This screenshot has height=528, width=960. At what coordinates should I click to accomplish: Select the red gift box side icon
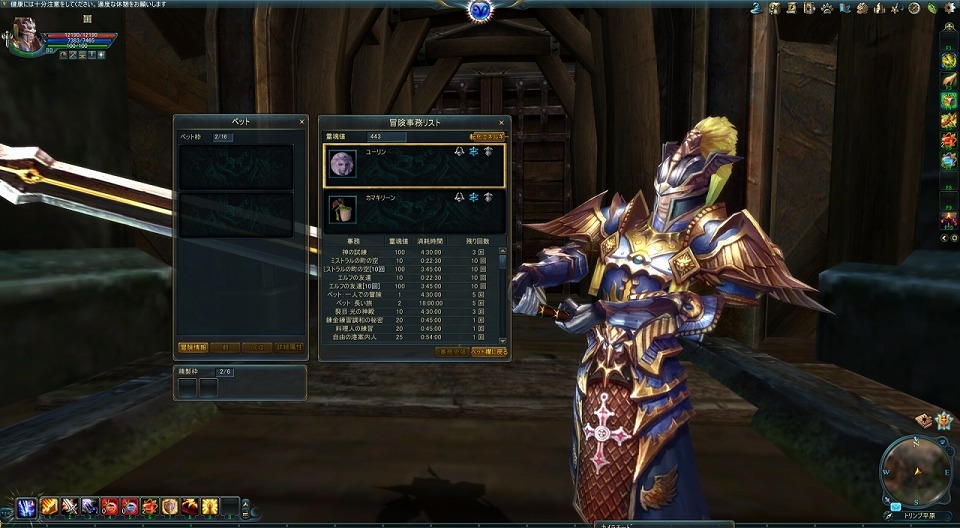coord(948,140)
